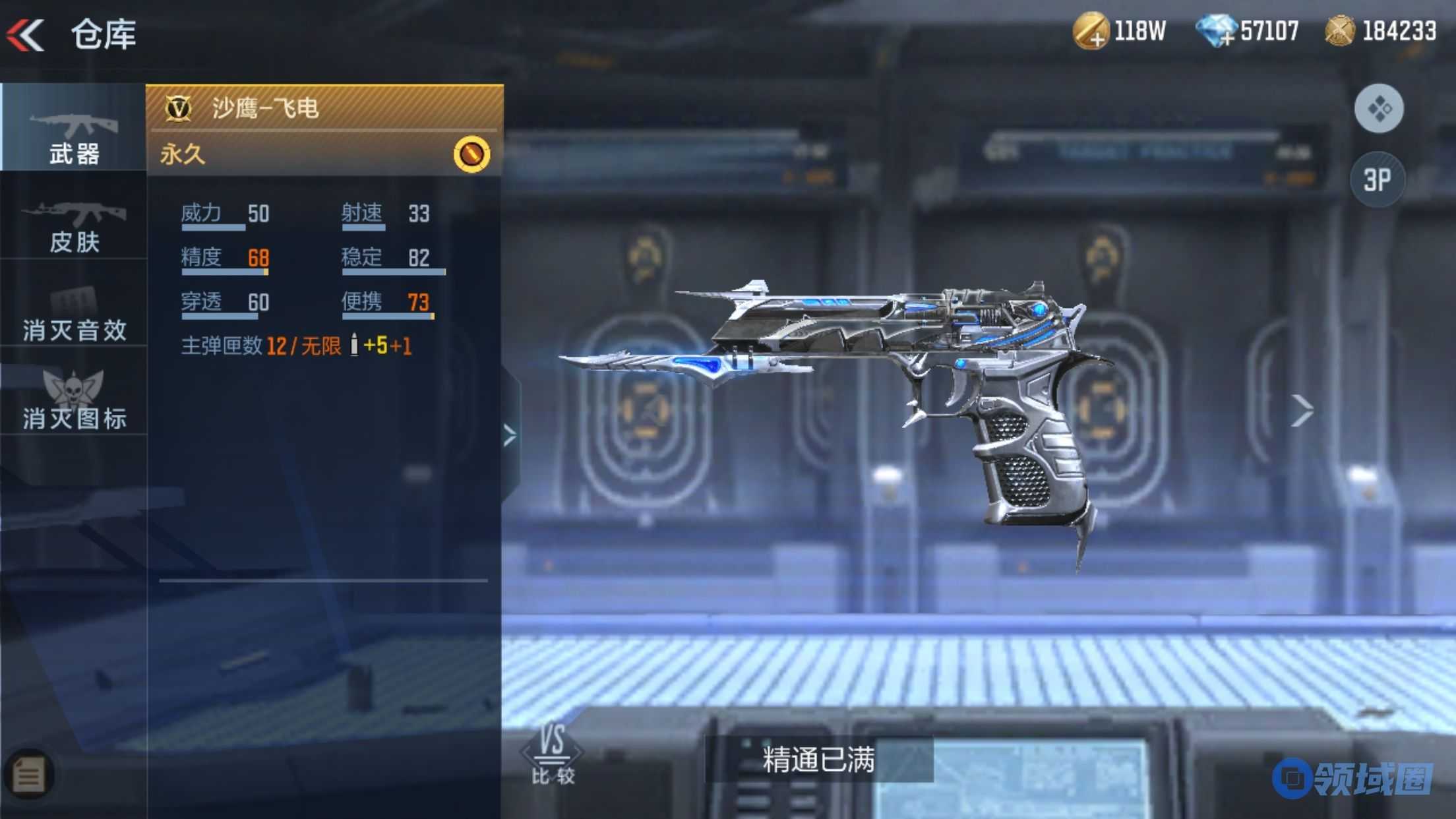Image resolution: width=1456 pixels, height=819 pixels.
Task: Go back using the red arrow button
Action: point(26,34)
